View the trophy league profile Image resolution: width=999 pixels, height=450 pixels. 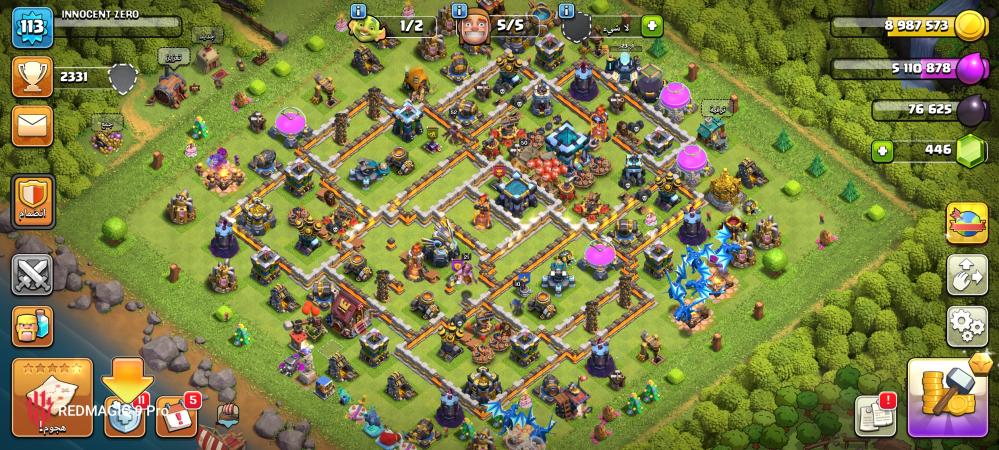pos(32,76)
